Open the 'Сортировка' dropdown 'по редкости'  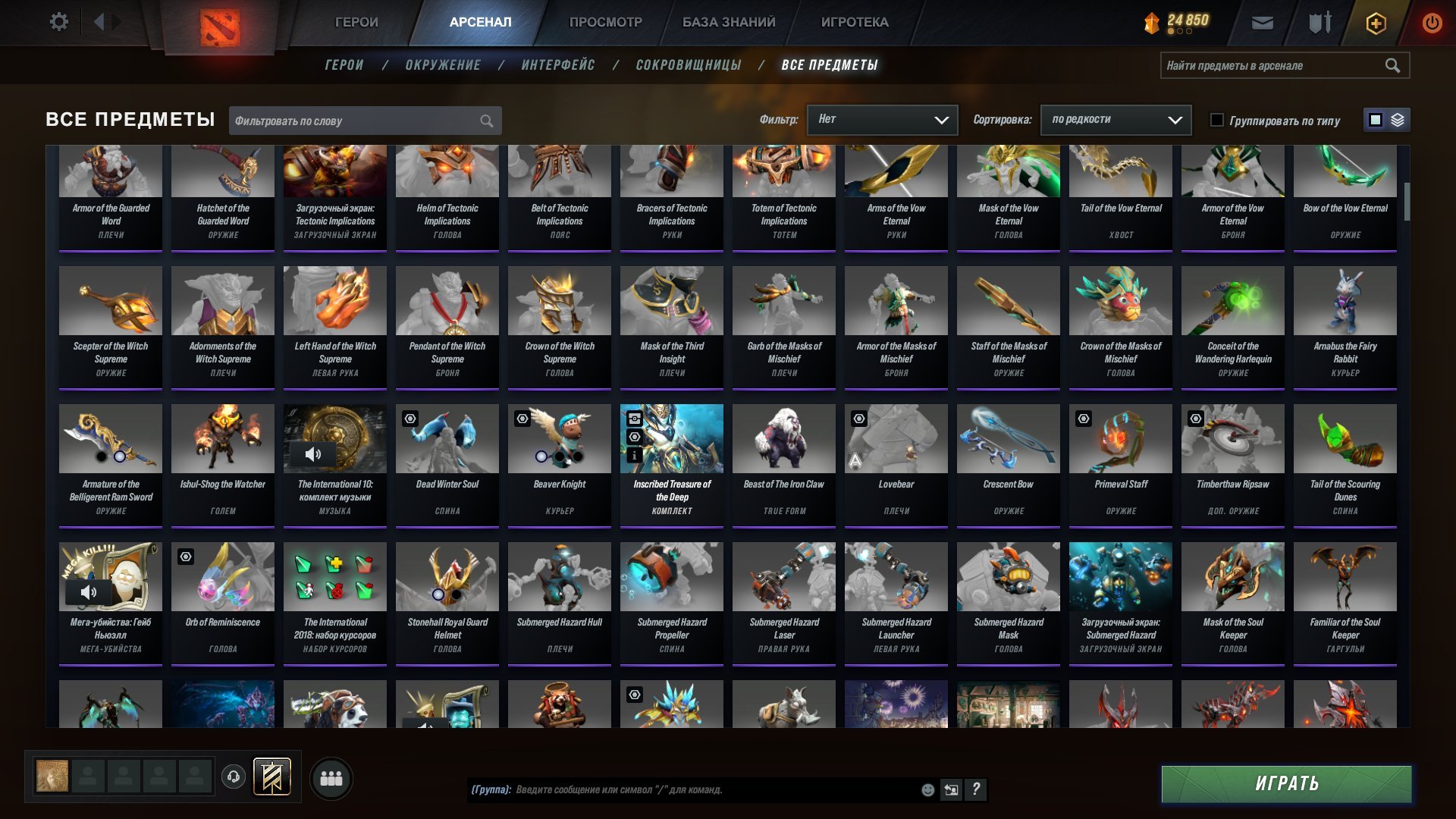(1115, 120)
